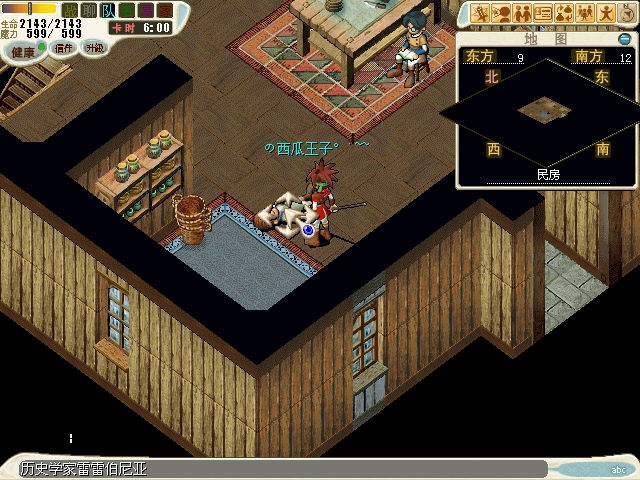This screenshot has height=480, width=640.
Task: Select the sword clash battle icon
Action: tap(480, 14)
